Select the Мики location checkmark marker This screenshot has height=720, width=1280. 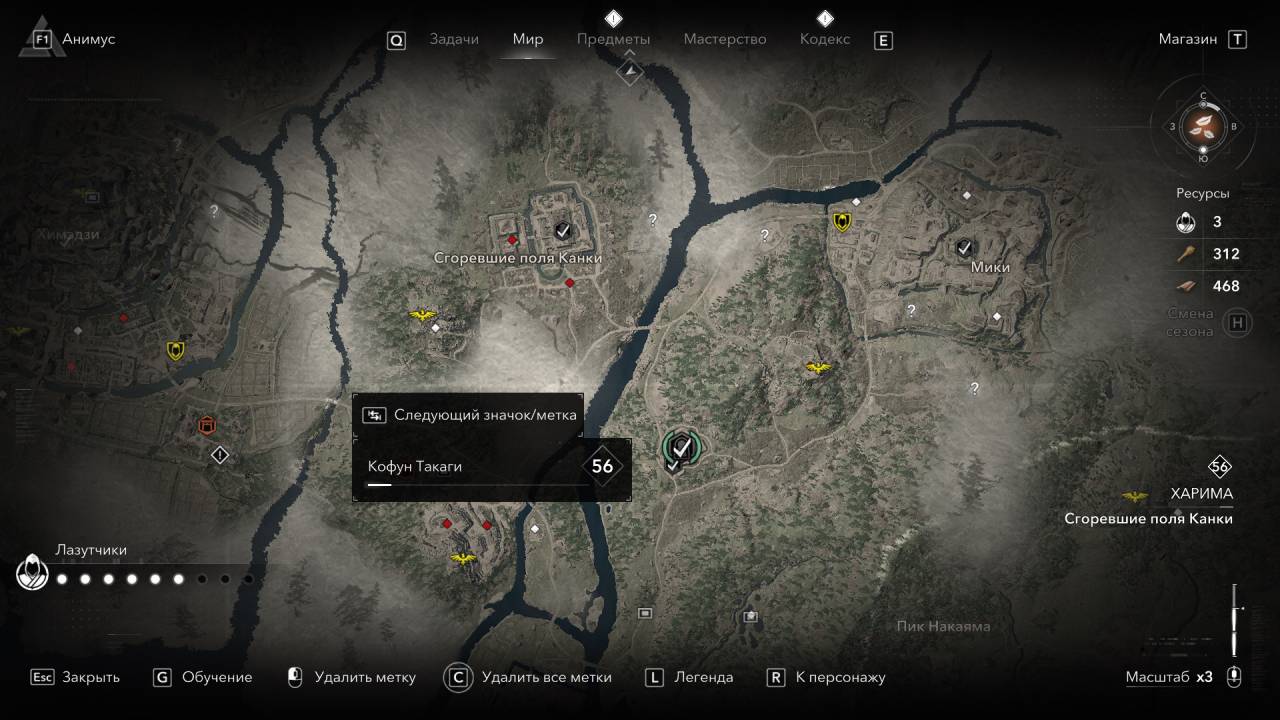[965, 246]
